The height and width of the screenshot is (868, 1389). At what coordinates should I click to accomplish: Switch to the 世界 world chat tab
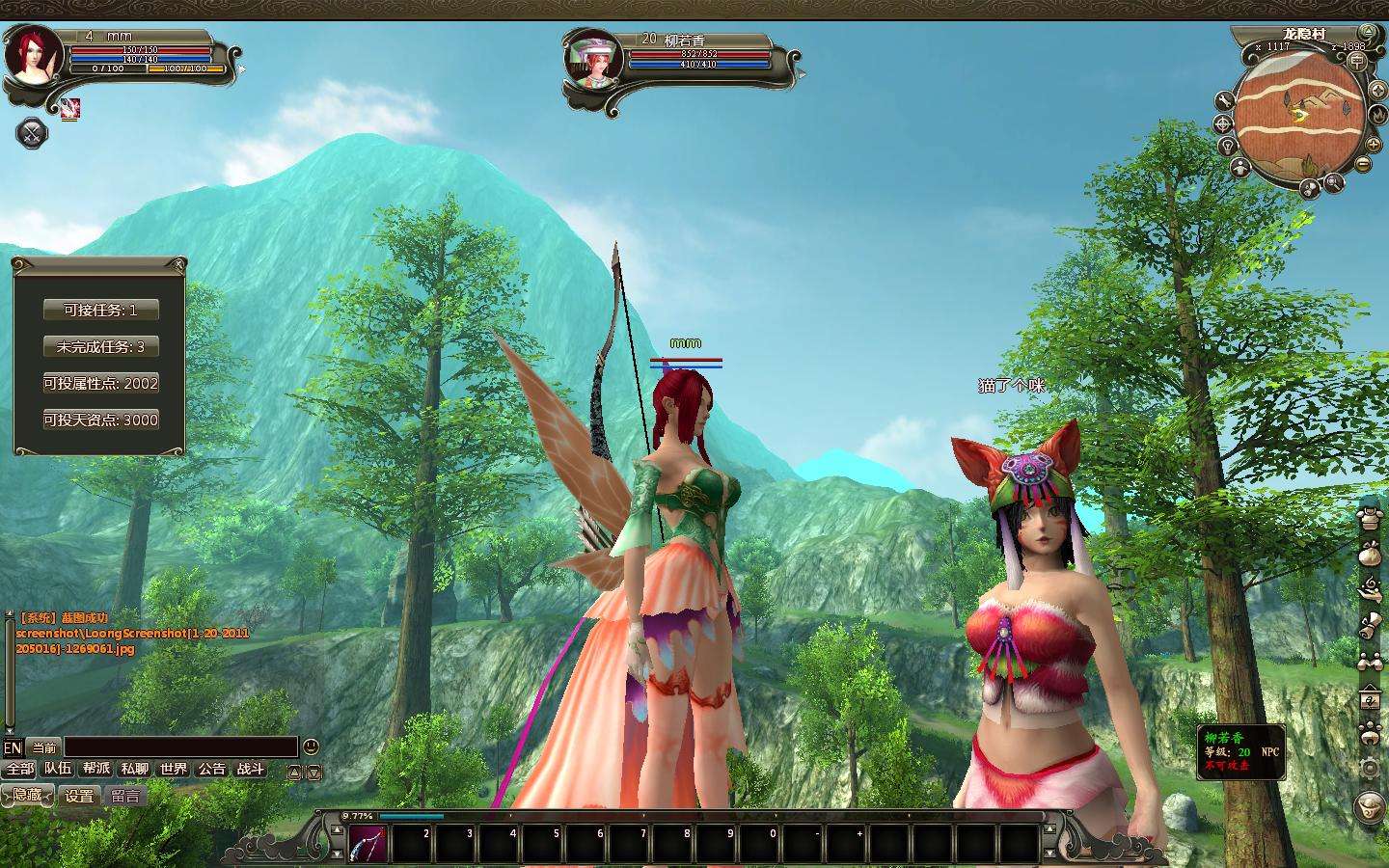point(174,770)
